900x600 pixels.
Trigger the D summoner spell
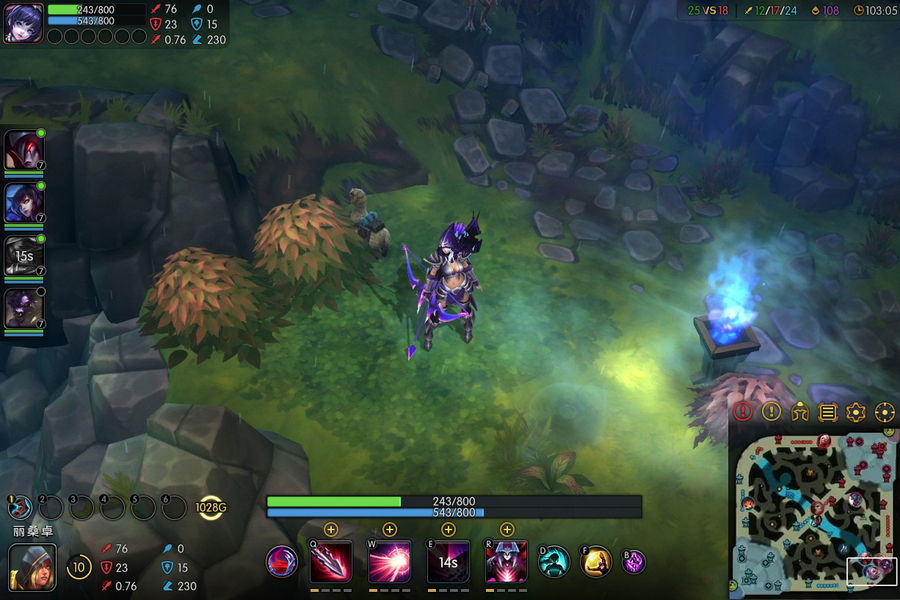(x=554, y=561)
